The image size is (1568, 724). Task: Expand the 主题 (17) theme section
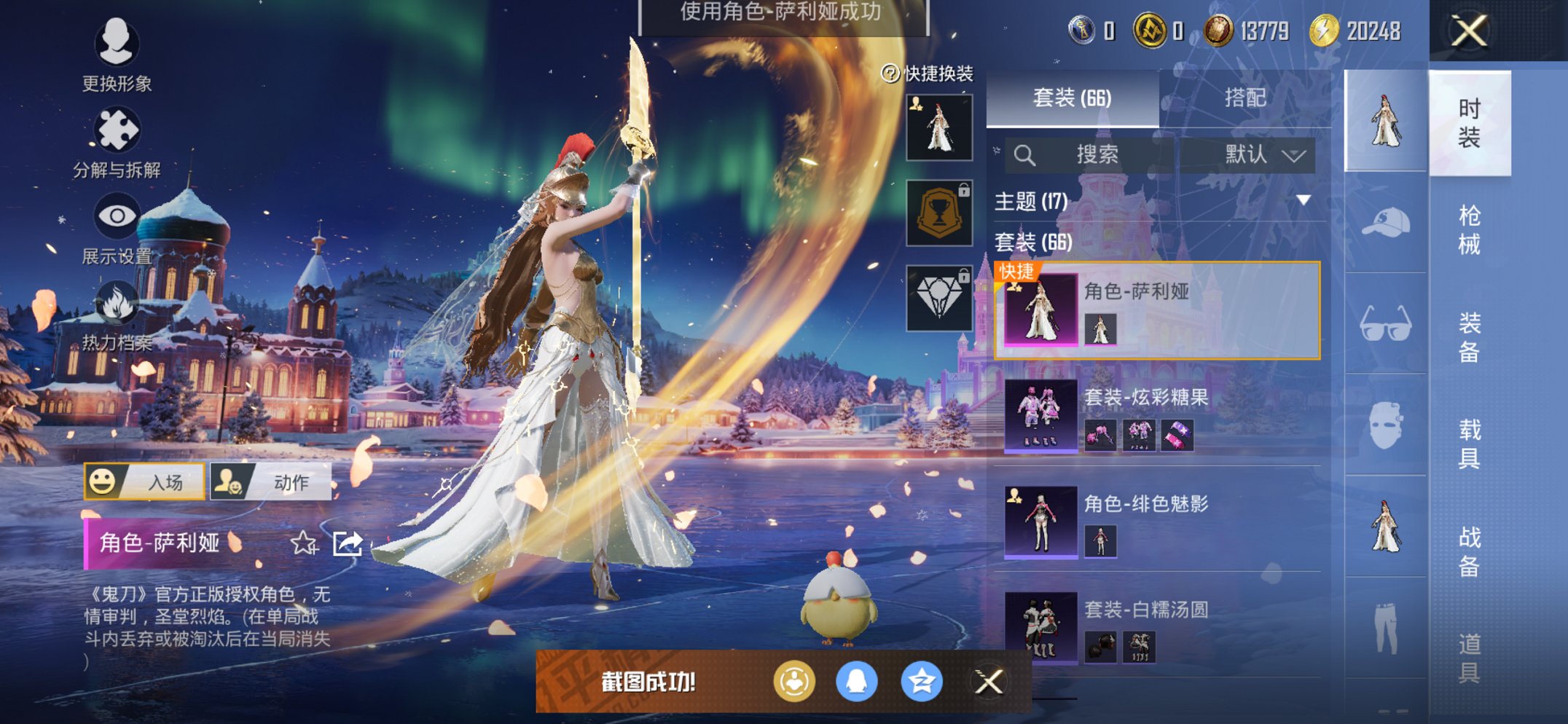1303,200
